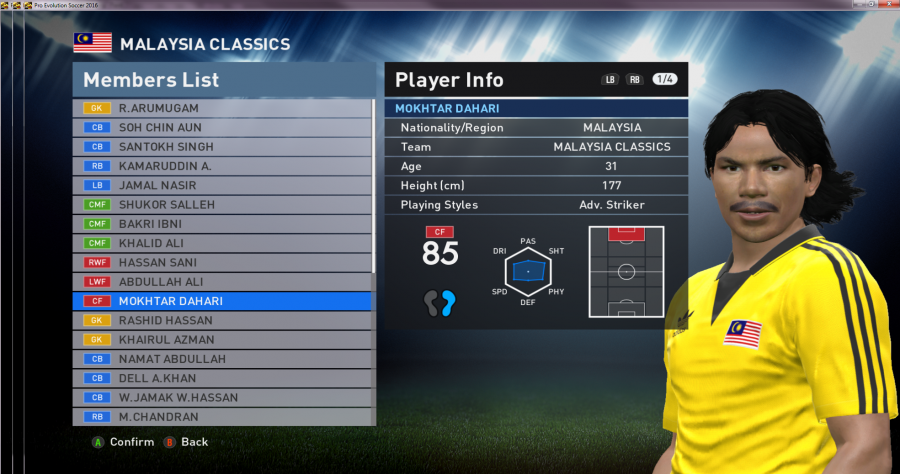Viewport: 900px width, 474px height.
Task: Choose Soh Chin Aun from the list
Action: (222, 127)
